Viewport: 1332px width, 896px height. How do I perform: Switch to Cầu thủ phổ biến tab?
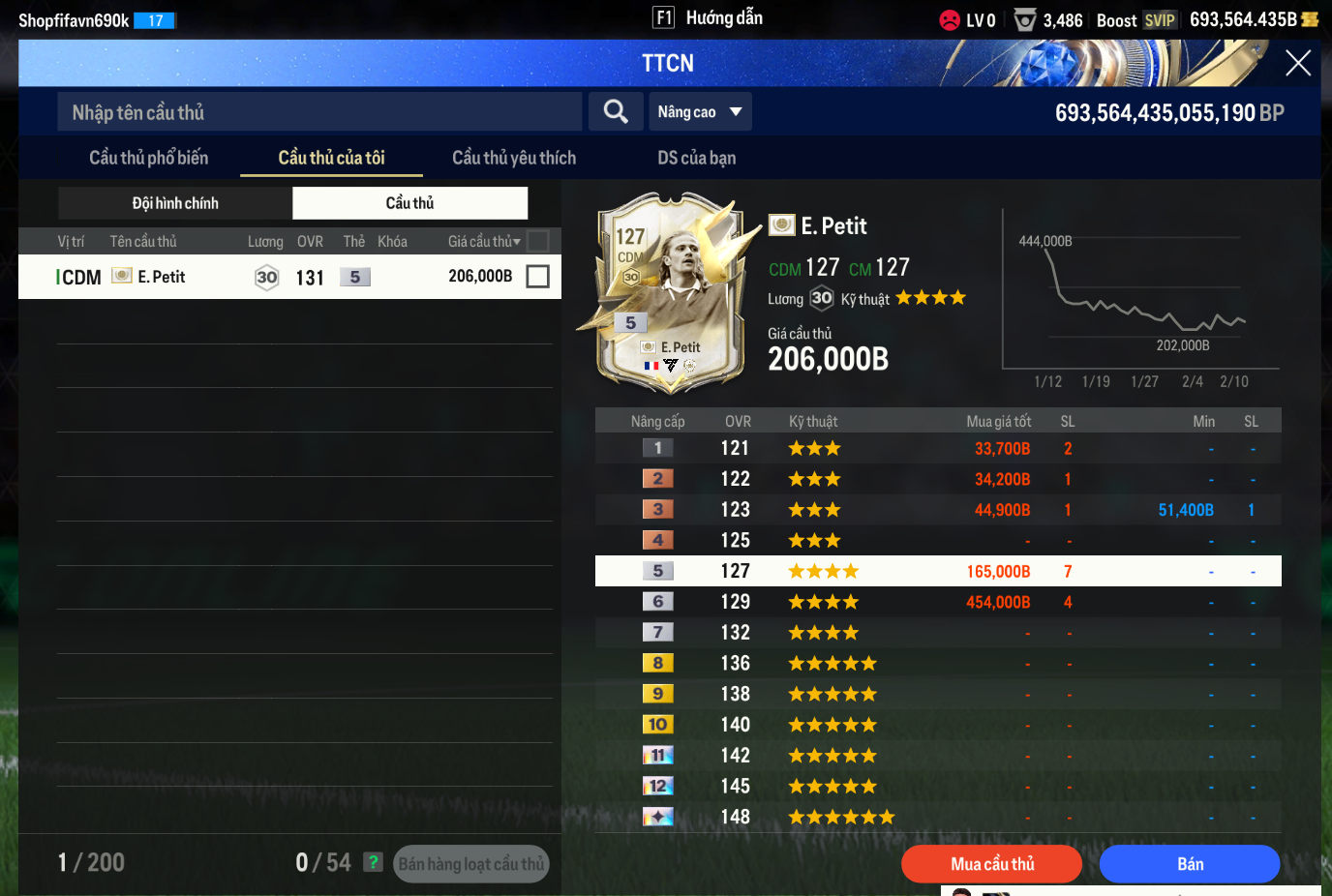coord(149,158)
